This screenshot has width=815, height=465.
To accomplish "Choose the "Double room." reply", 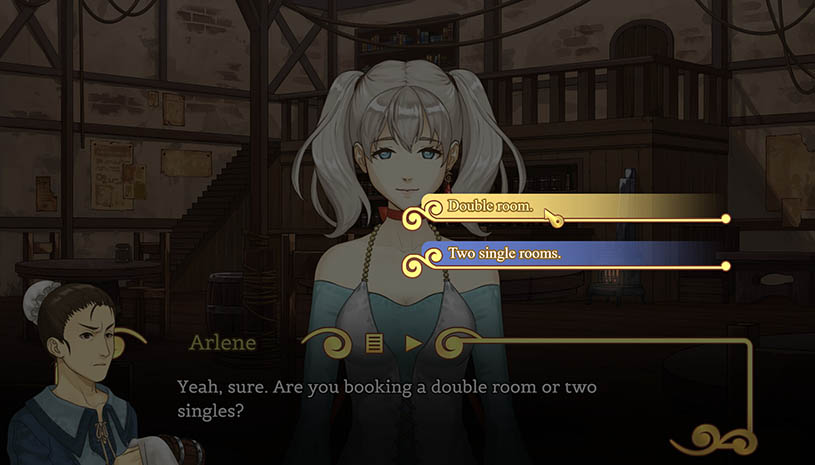I will point(490,207).
